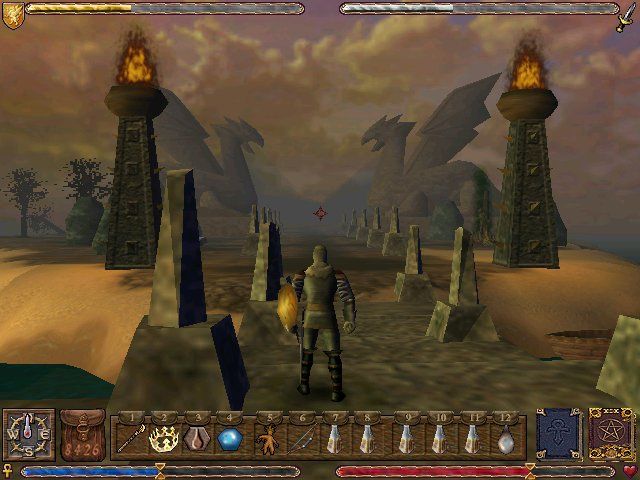Screen dimensions: 640x480
Task: Select the staff in belt slot 1
Action: click(129, 437)
